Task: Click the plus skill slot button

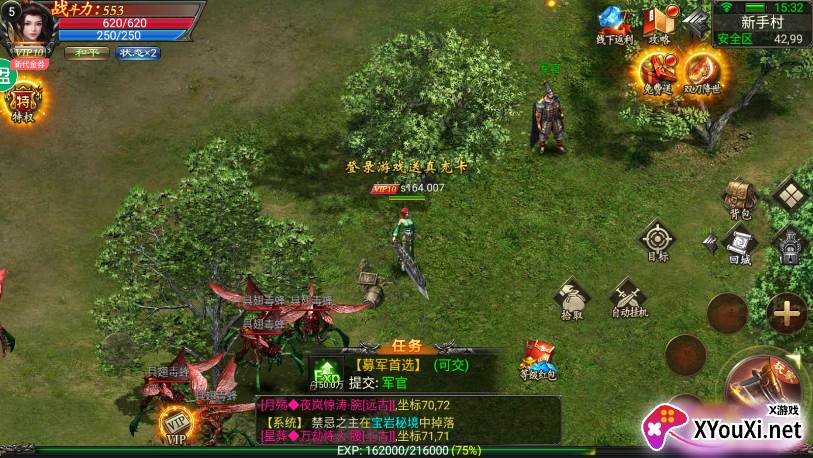Action: click(787, 313)
